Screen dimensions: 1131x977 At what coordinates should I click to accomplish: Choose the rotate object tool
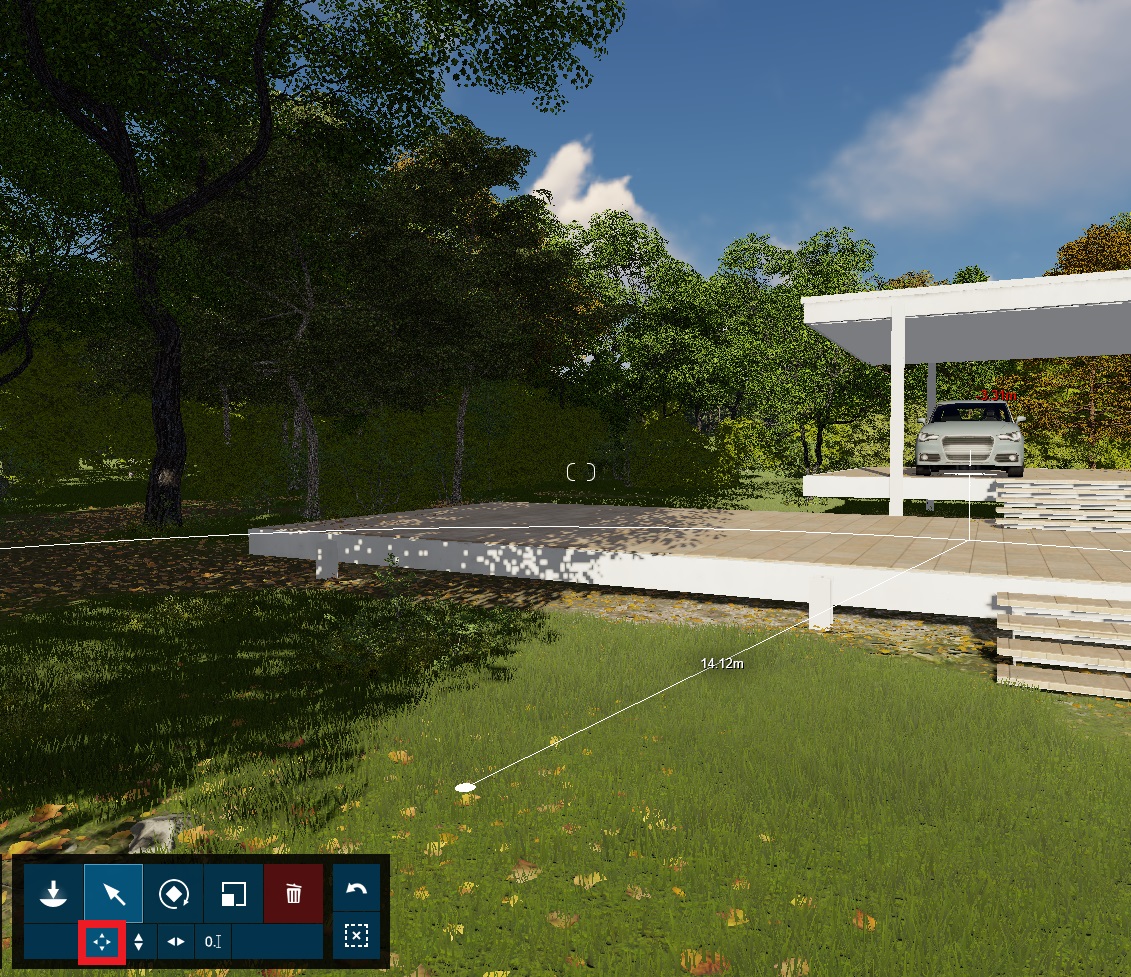click(174, 893)
